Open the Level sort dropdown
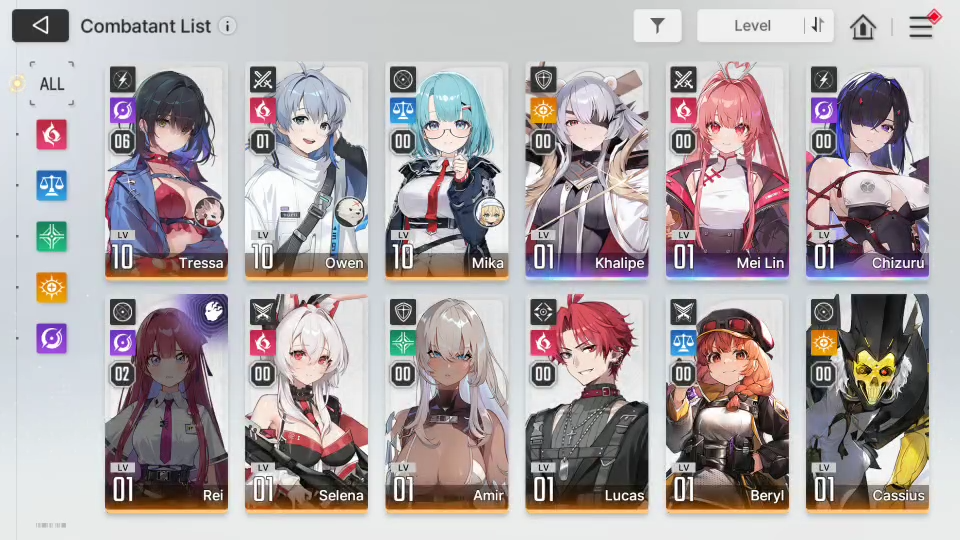Image resolution: width=960 pixels, height=540 pixels. click(x=751, y=26)
